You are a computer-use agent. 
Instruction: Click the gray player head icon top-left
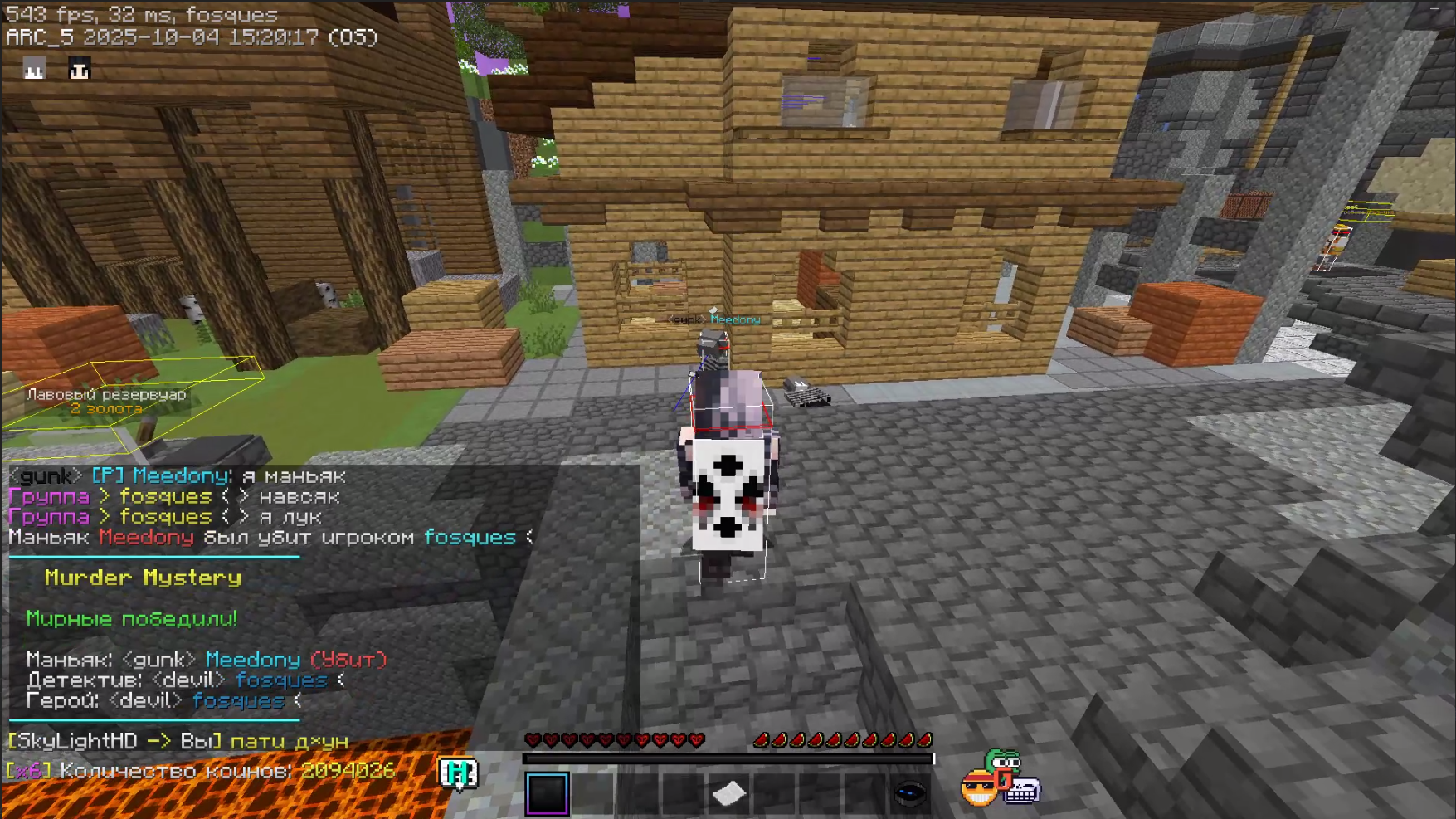[33, 70]
